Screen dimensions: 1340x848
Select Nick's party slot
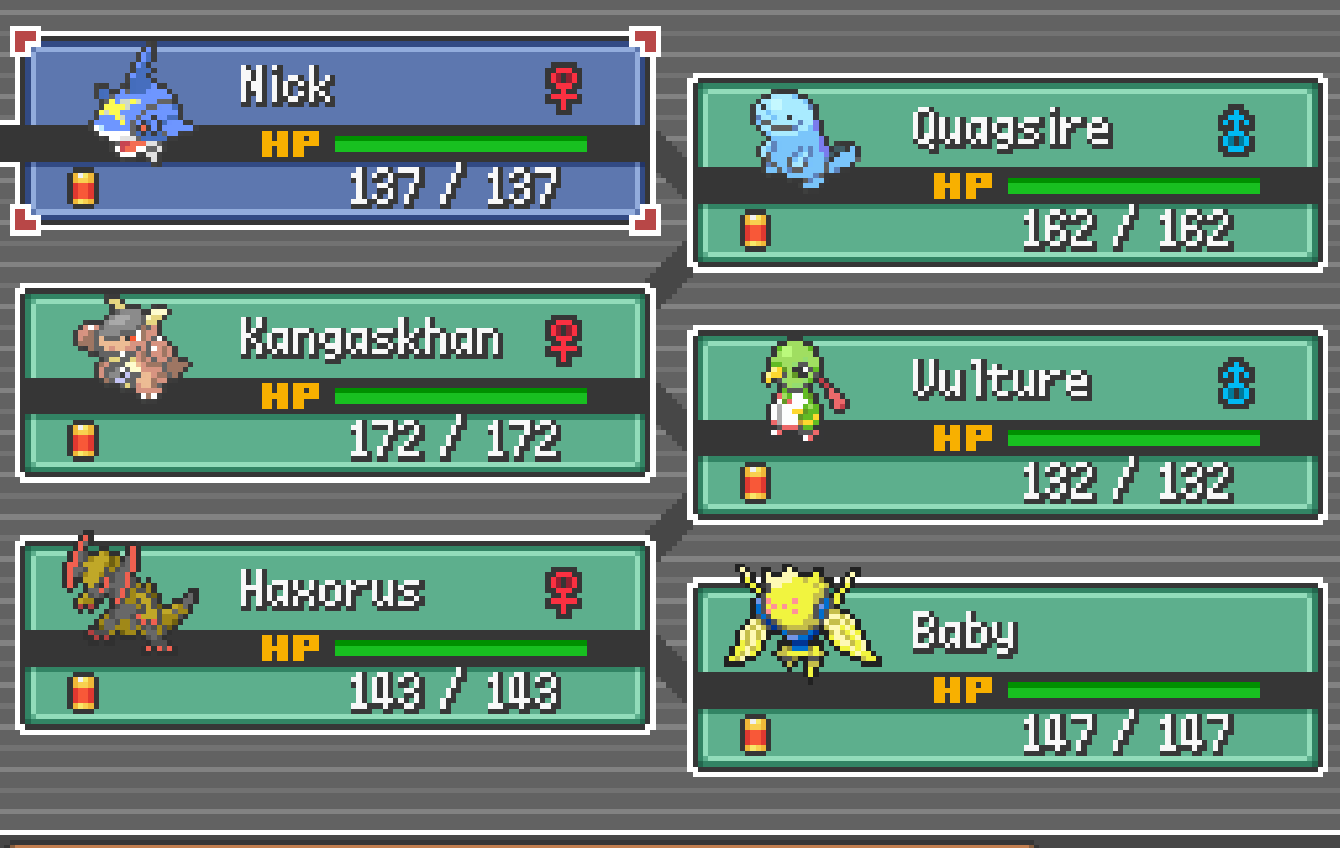(335, 131)
